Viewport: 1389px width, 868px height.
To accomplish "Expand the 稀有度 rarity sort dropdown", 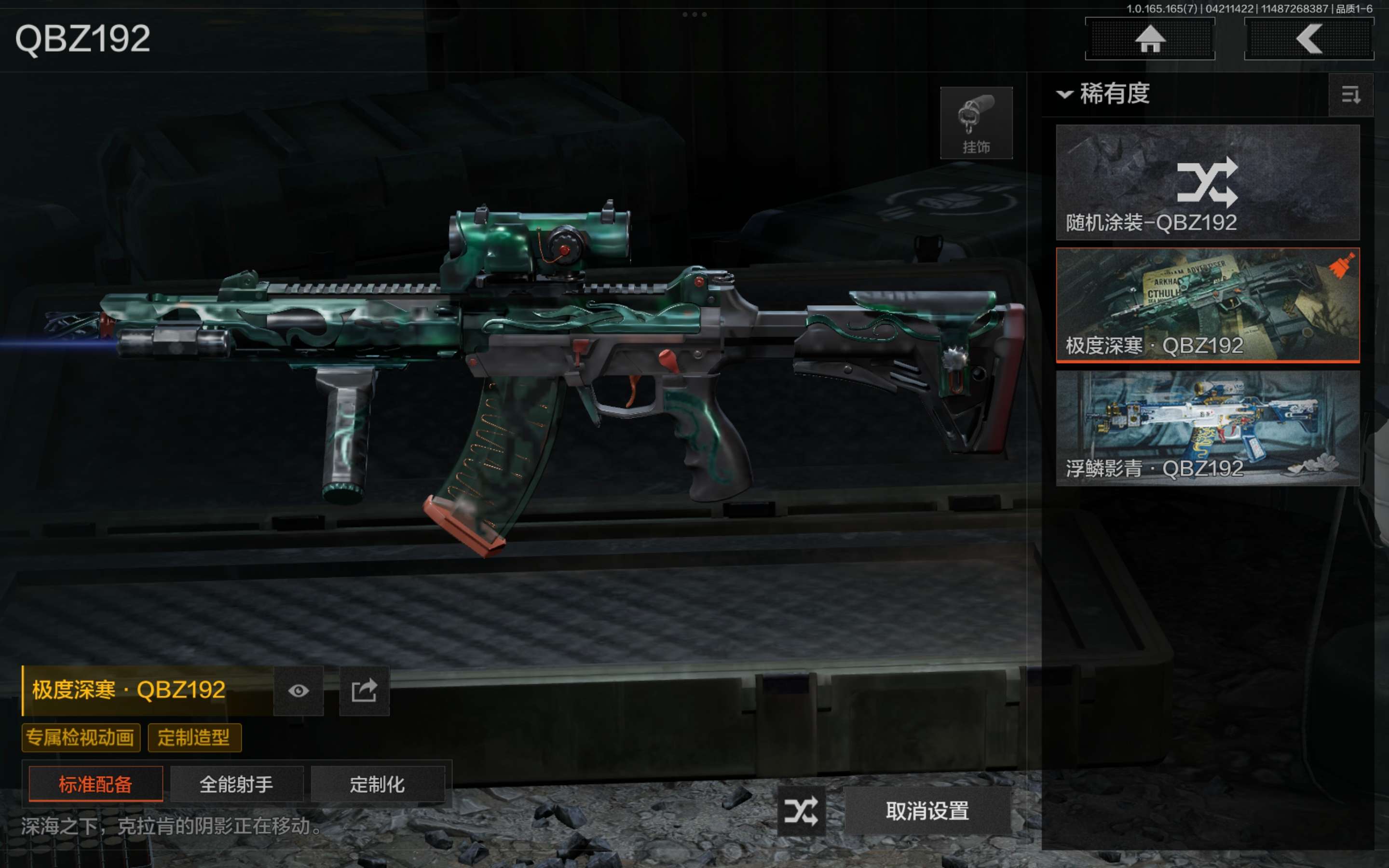I will point(1104,94).
